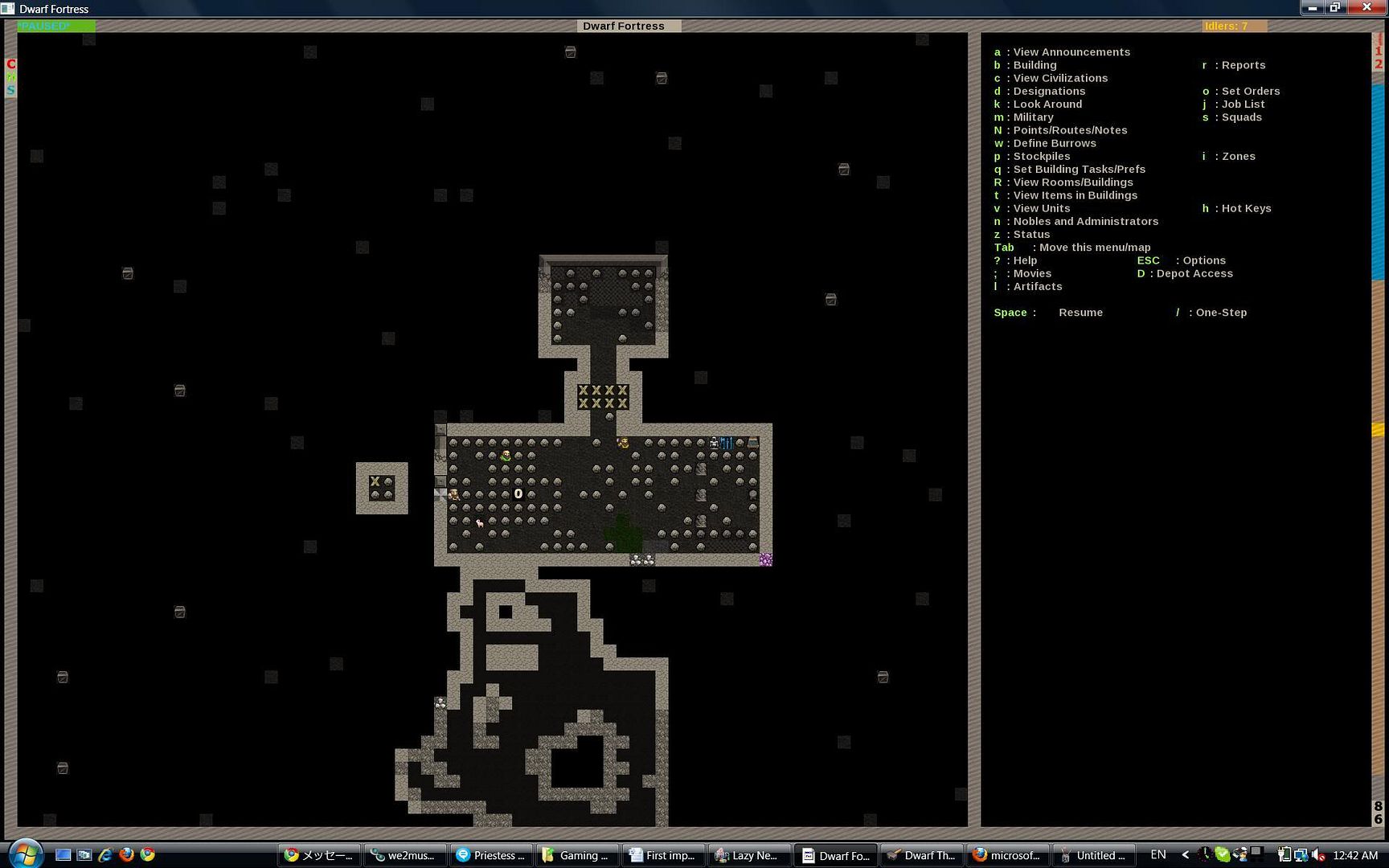Select Set Building Tasks/Prefs
The image size is (1389, 868).
[x=1079, y=170]
